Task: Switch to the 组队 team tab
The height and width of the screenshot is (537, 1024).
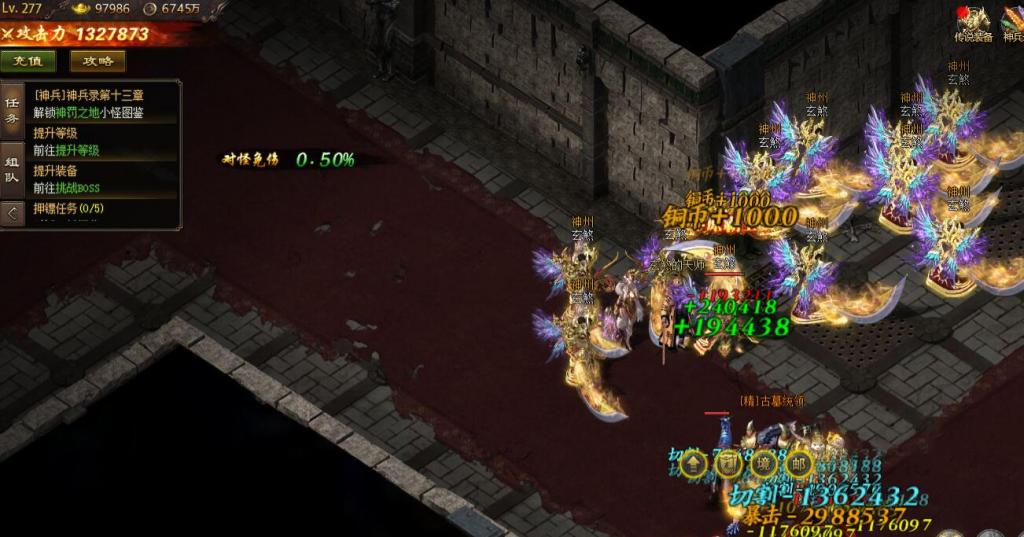Action: [12, 169]
